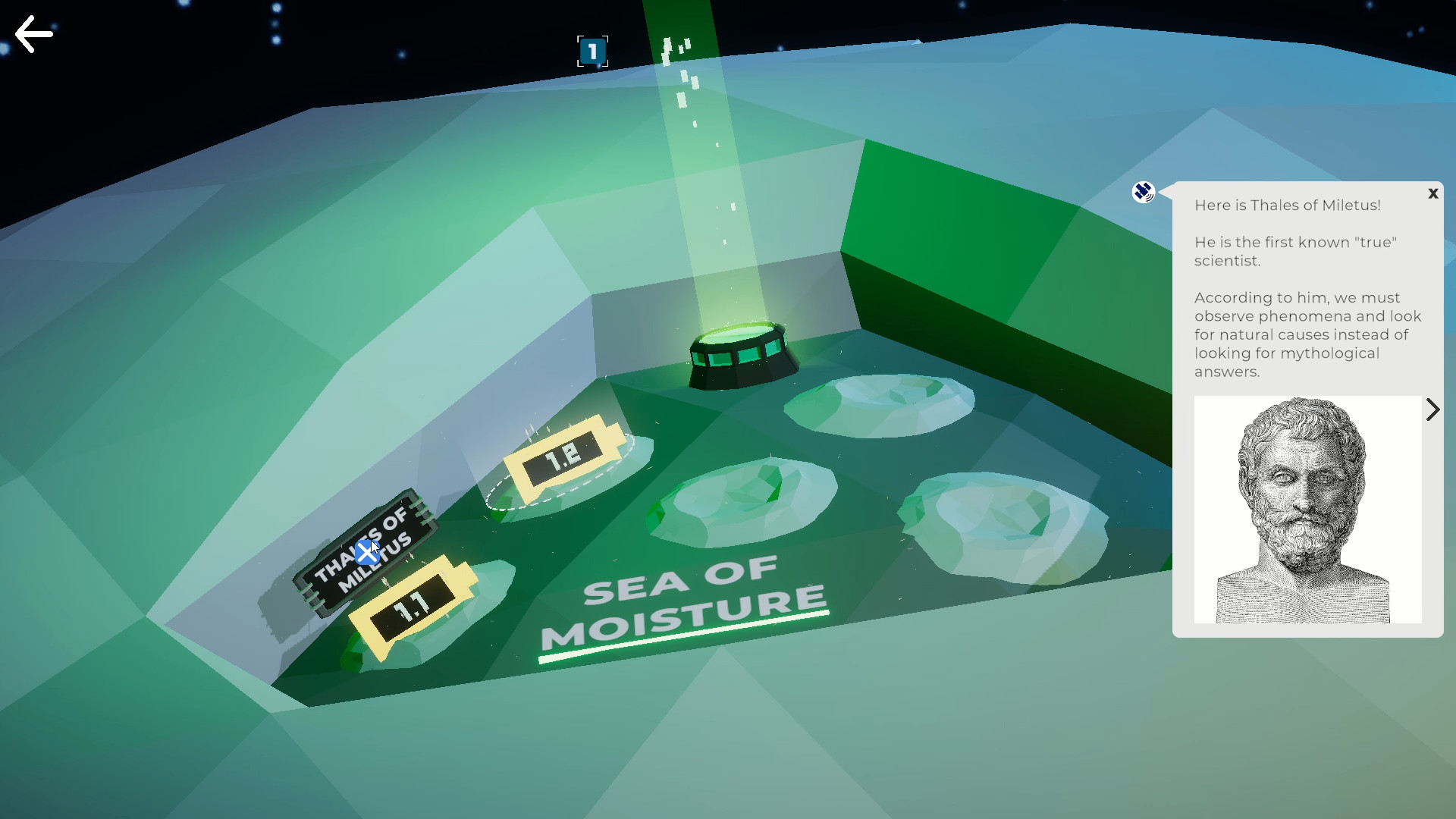Image resolution: width=1456 pixels, height=819 pixels.
Task: Dismiss the Thales popup via the X
Action: pos(1433,193)
